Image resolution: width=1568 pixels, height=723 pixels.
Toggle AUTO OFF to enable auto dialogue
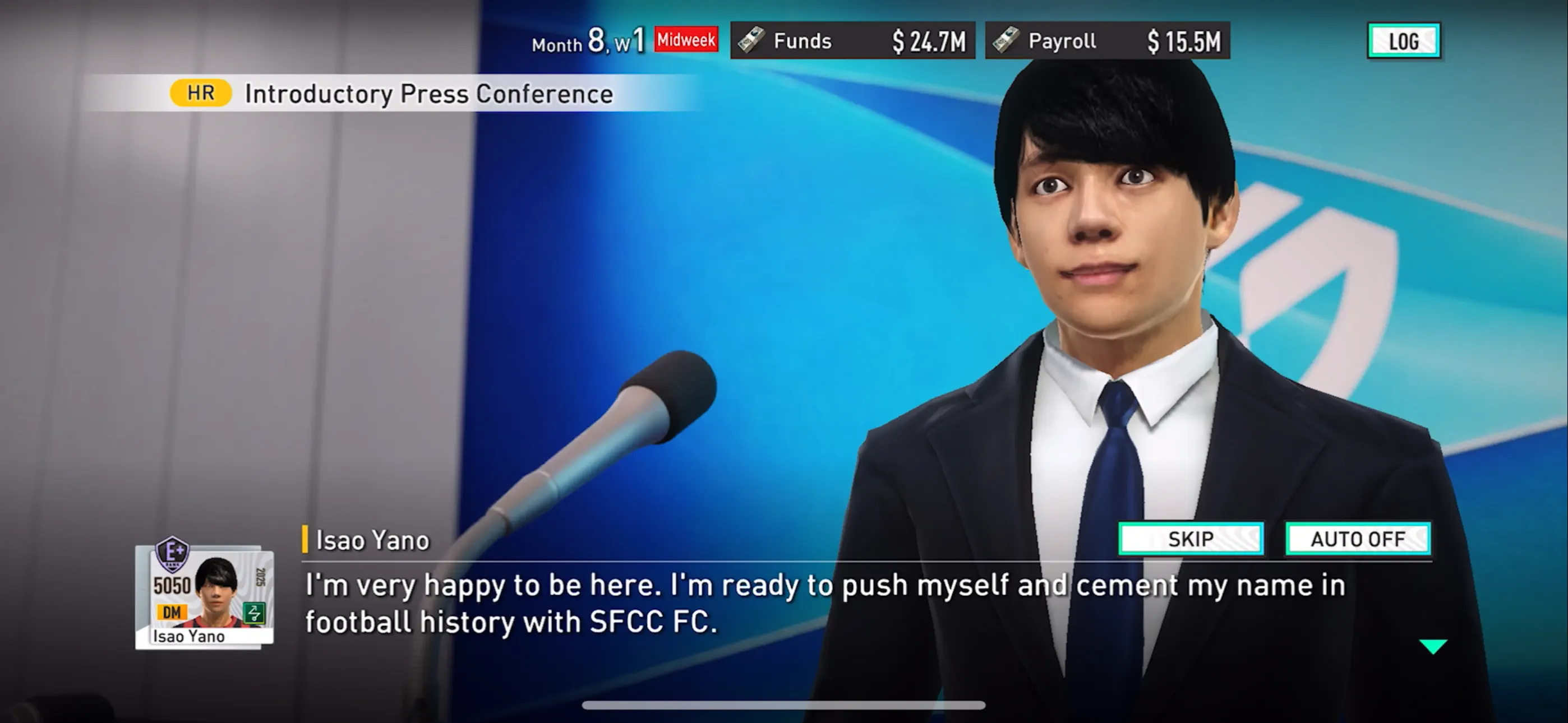pyautogui.click(x=1359, y=538)
